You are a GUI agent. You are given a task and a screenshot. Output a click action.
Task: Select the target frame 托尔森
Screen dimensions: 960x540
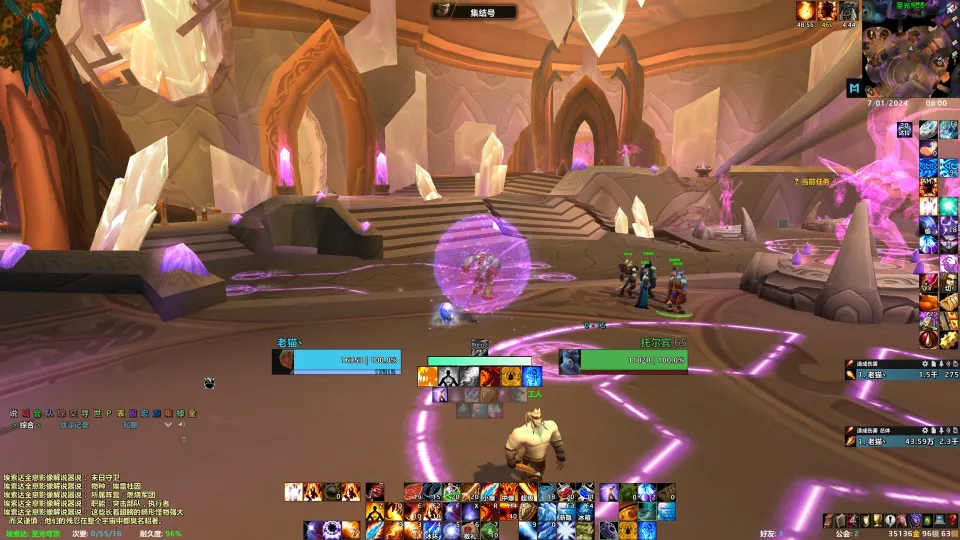570,361
